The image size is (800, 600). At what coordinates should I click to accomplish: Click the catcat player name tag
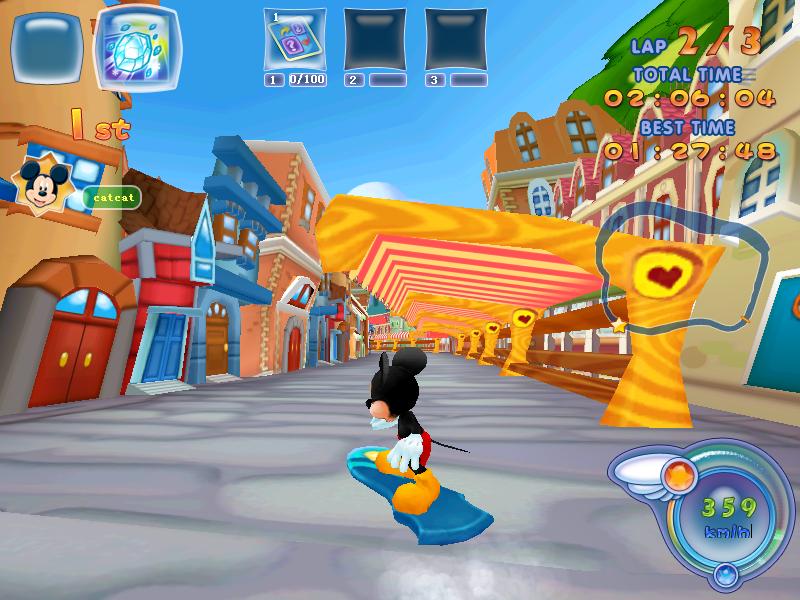click(x=111, y=198)
